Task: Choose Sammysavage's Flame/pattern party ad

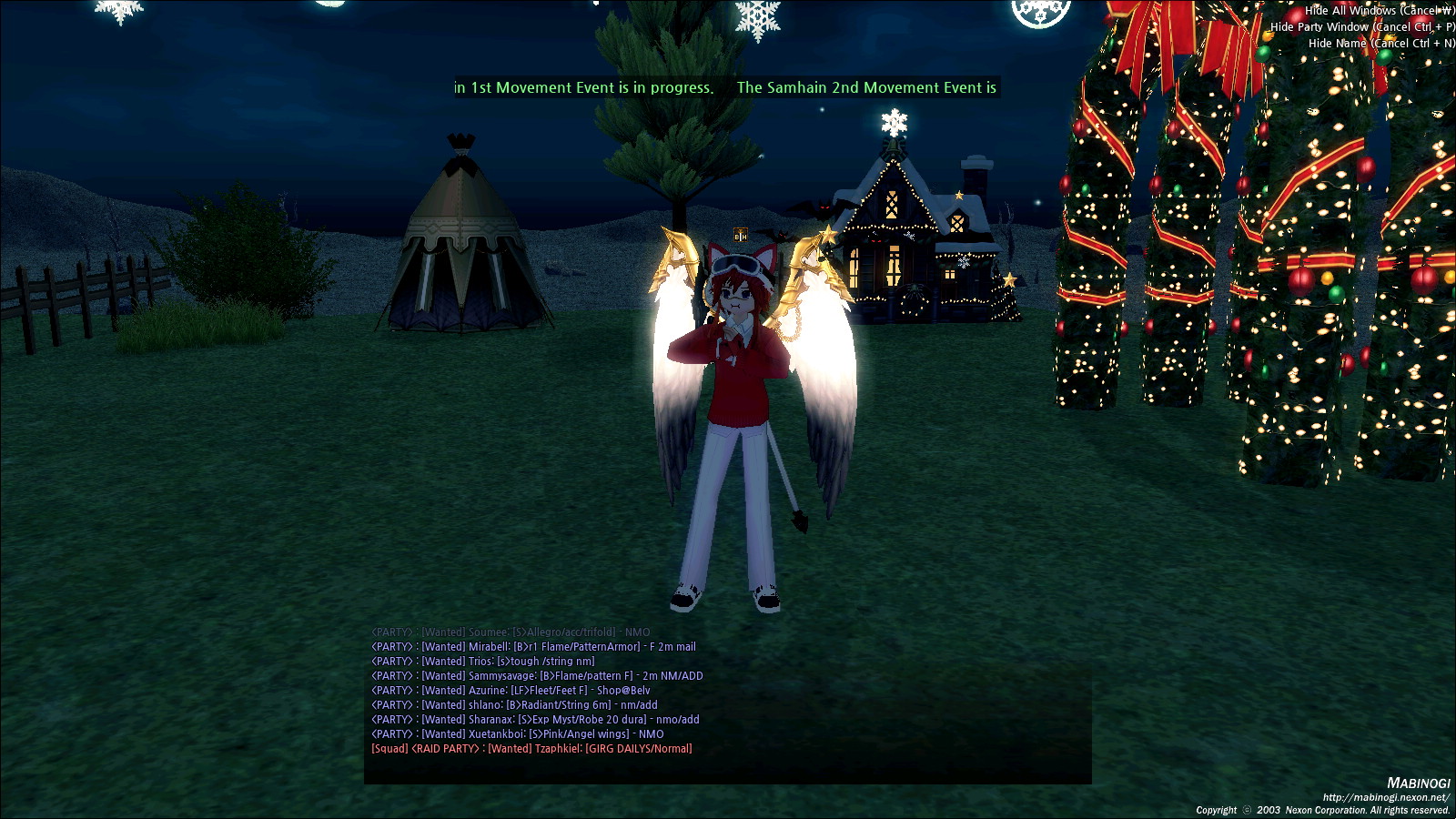Action: tap(537, 676)
